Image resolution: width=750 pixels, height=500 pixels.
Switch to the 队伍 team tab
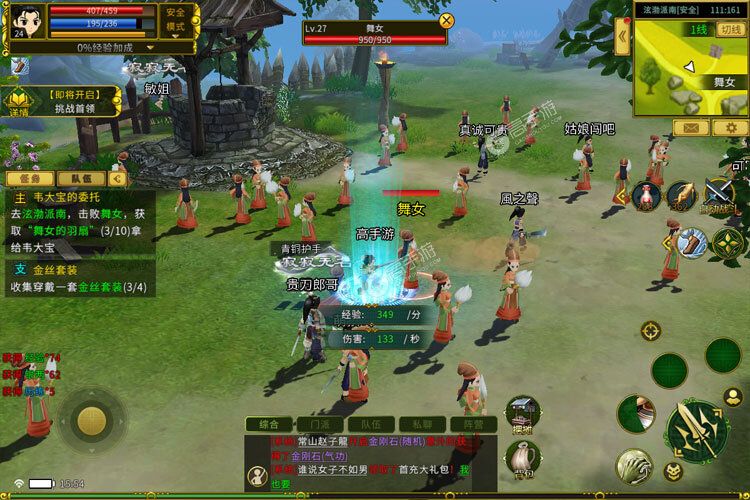(81, 178)
